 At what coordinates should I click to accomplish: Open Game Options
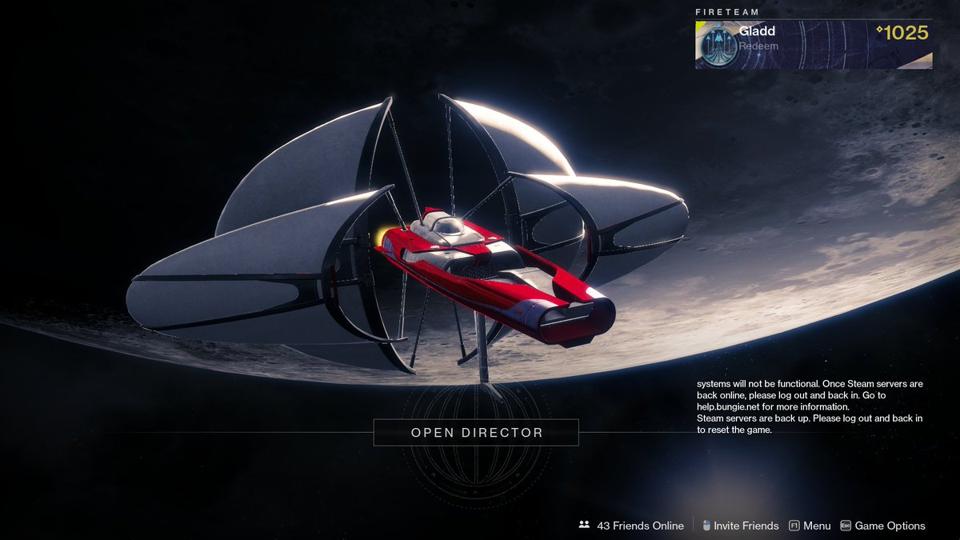(x=882, y=525)
